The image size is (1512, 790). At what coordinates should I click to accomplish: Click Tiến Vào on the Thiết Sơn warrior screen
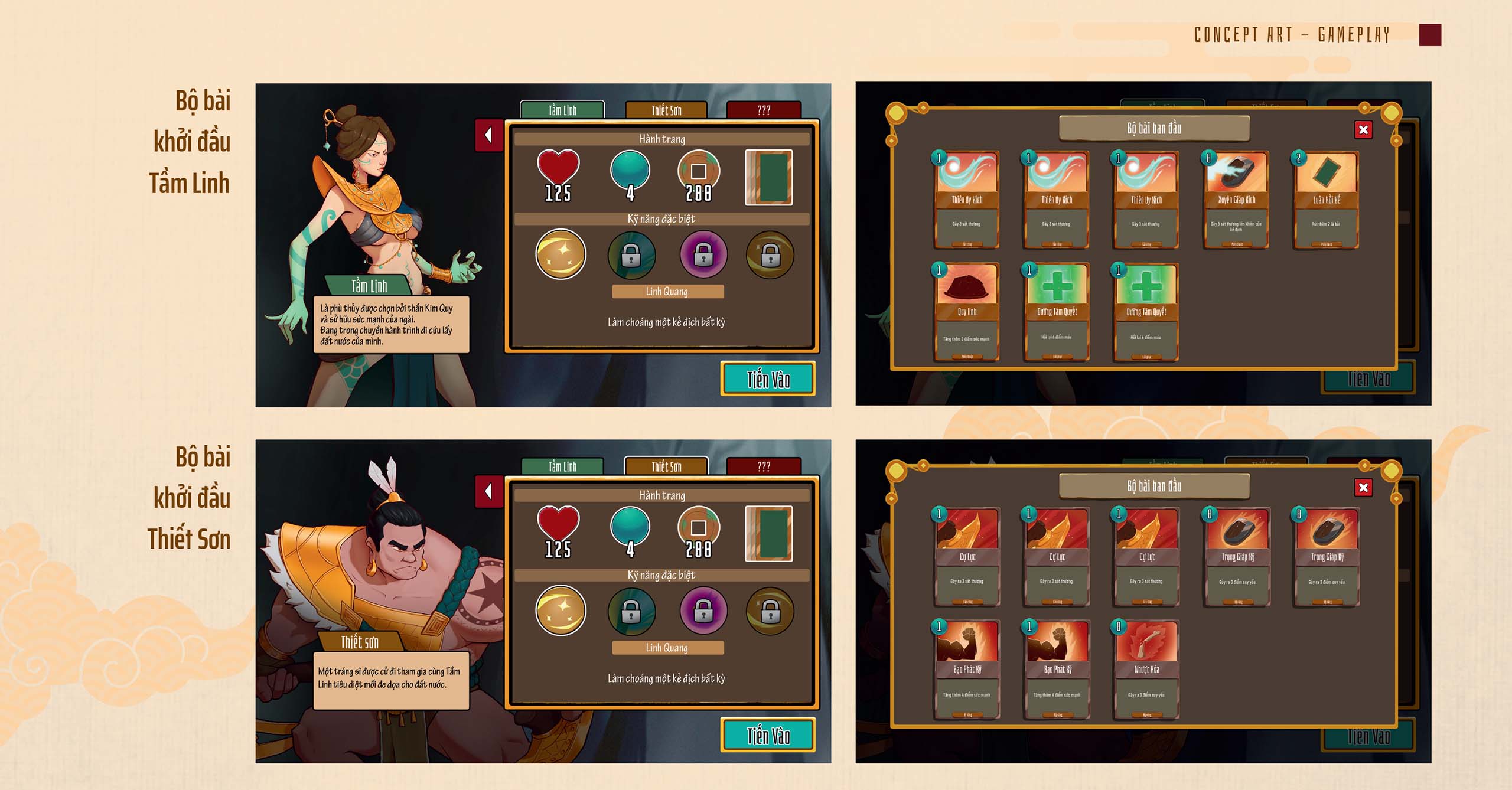click(x=768, y=736)
